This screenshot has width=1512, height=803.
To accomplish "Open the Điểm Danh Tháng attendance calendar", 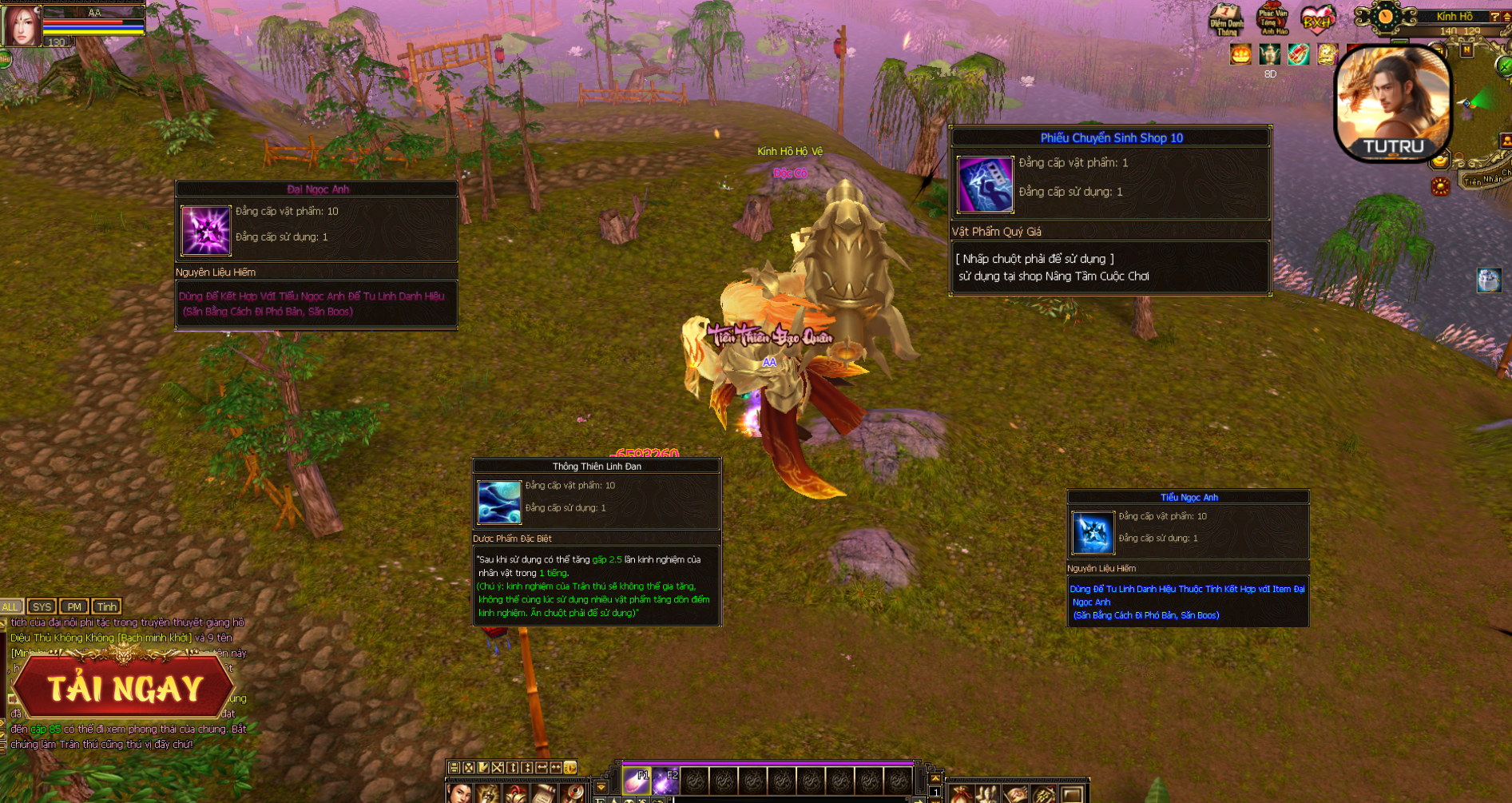I will (1226, 19).
